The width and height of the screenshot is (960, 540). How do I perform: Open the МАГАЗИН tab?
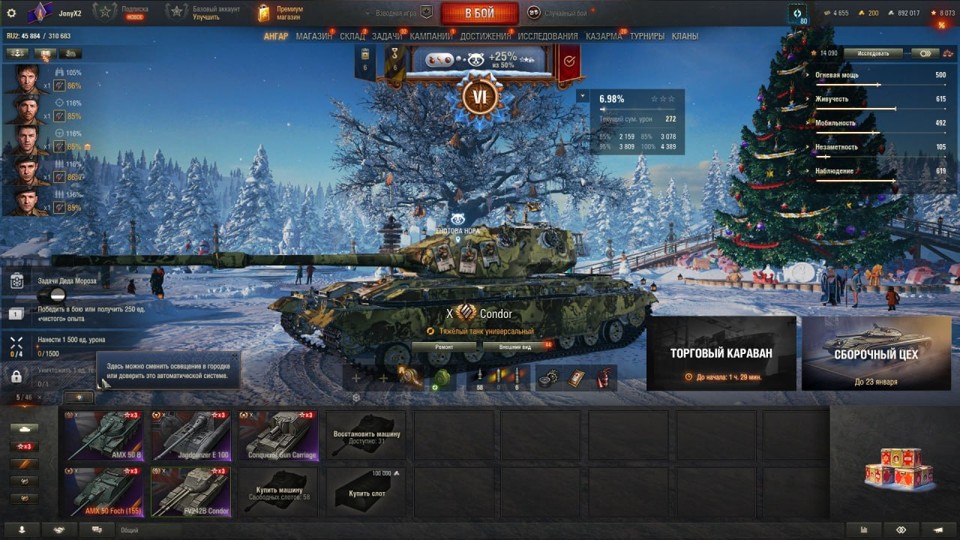(314, 36)
